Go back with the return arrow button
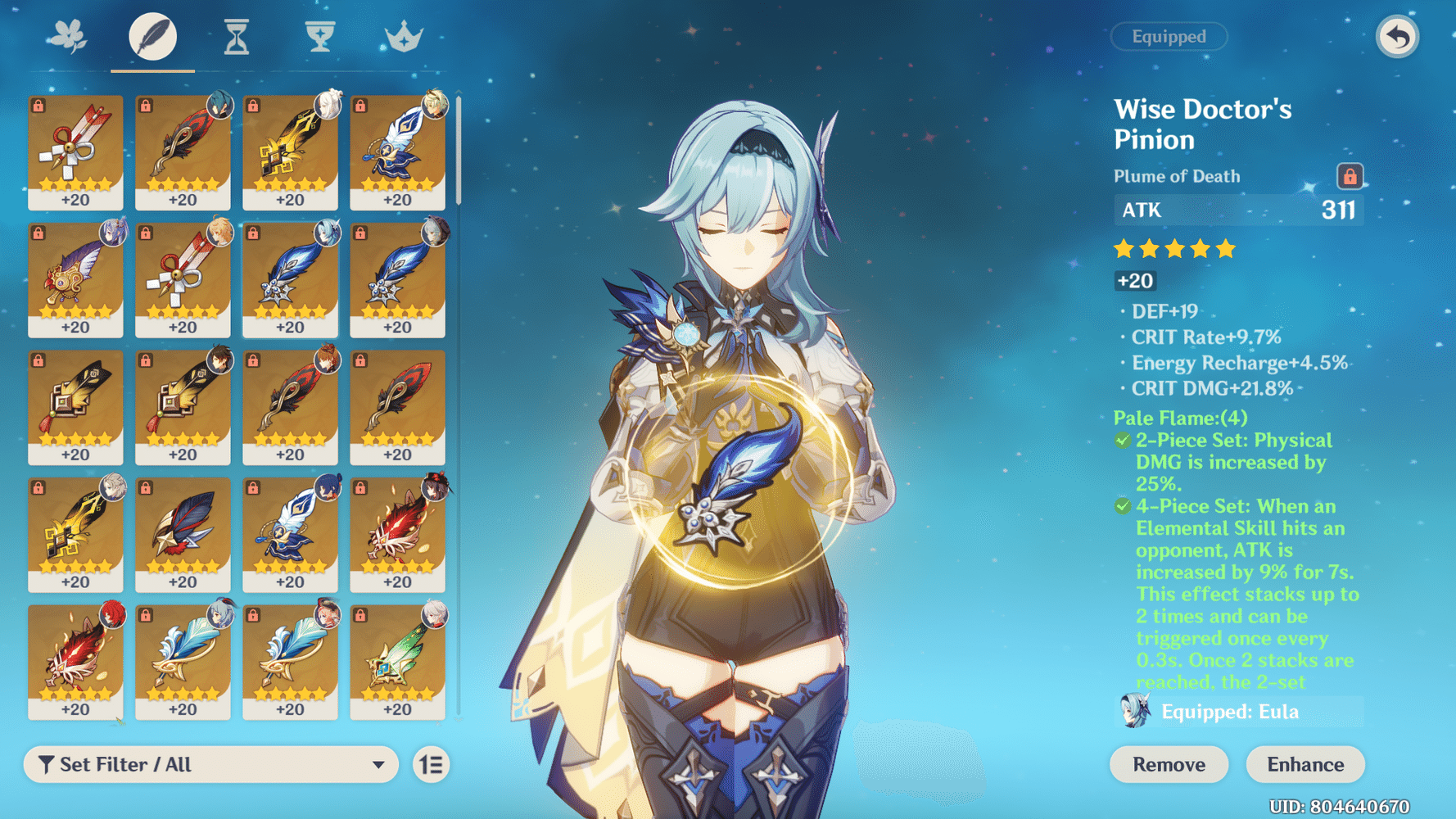1456x819 pixels. [x=1397, y=37]
